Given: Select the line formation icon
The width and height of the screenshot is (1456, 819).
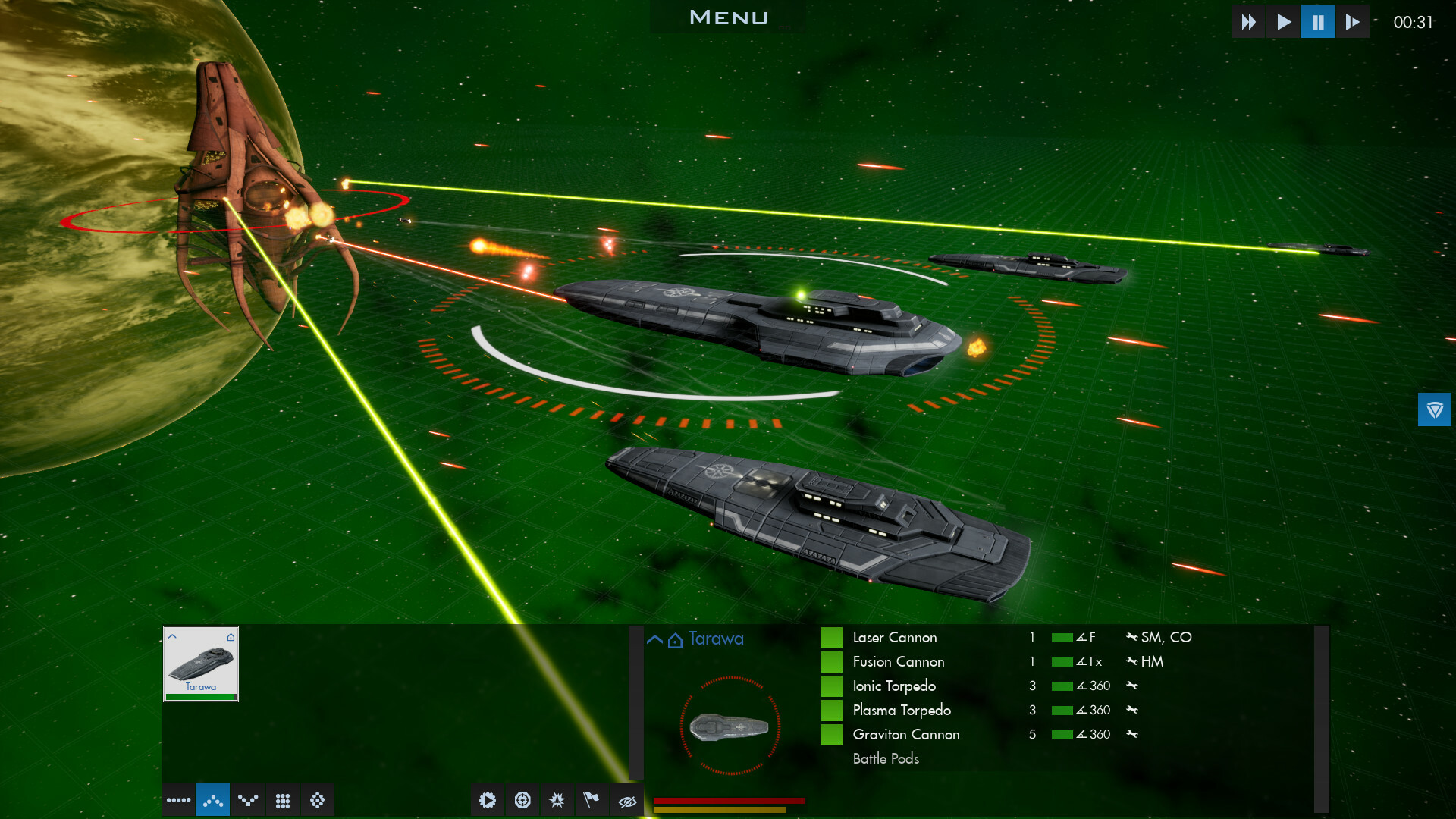Looking at the screenshot, I should (x=178, y=799).
